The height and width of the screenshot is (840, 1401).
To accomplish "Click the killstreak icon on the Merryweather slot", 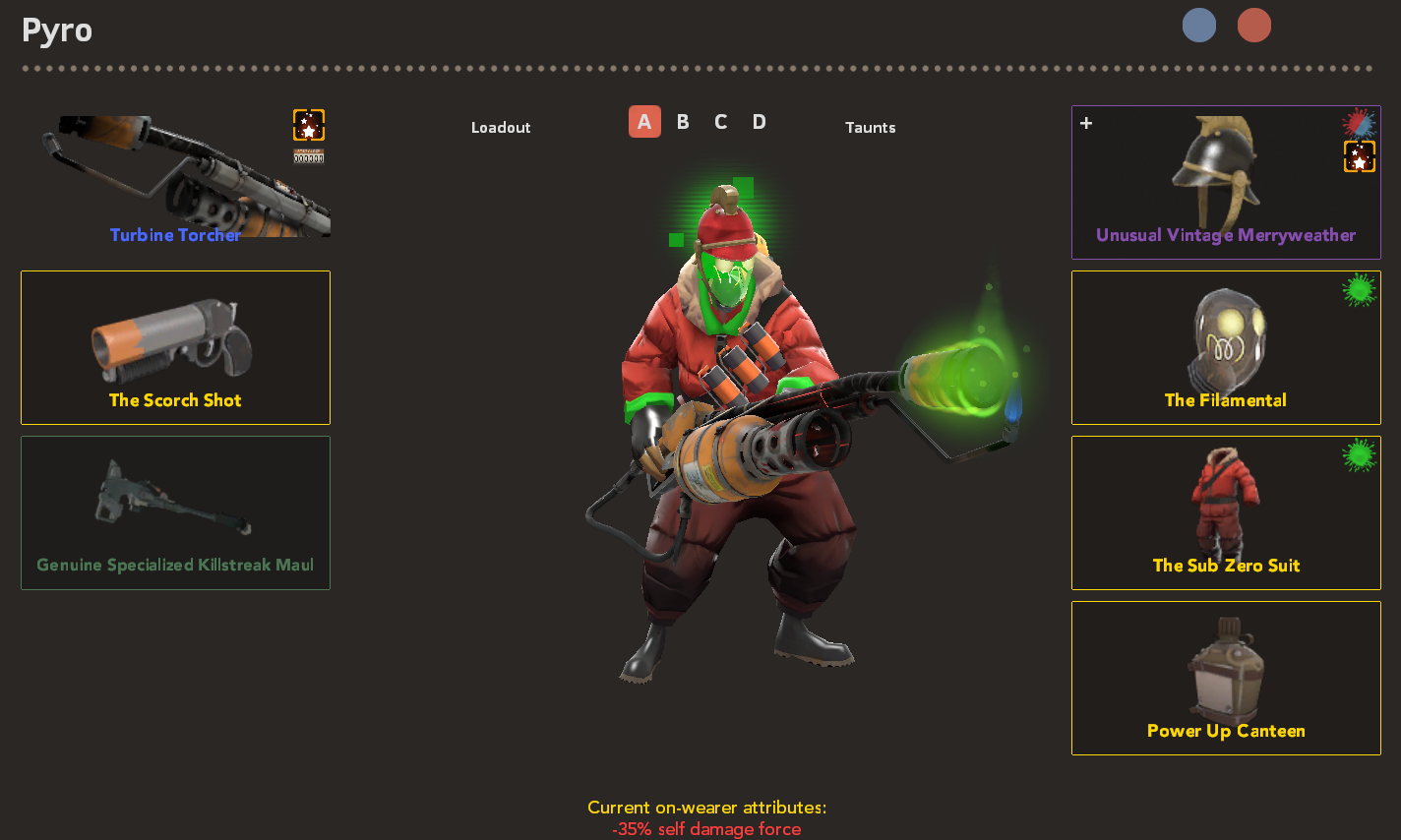I will coord(1359,155).
